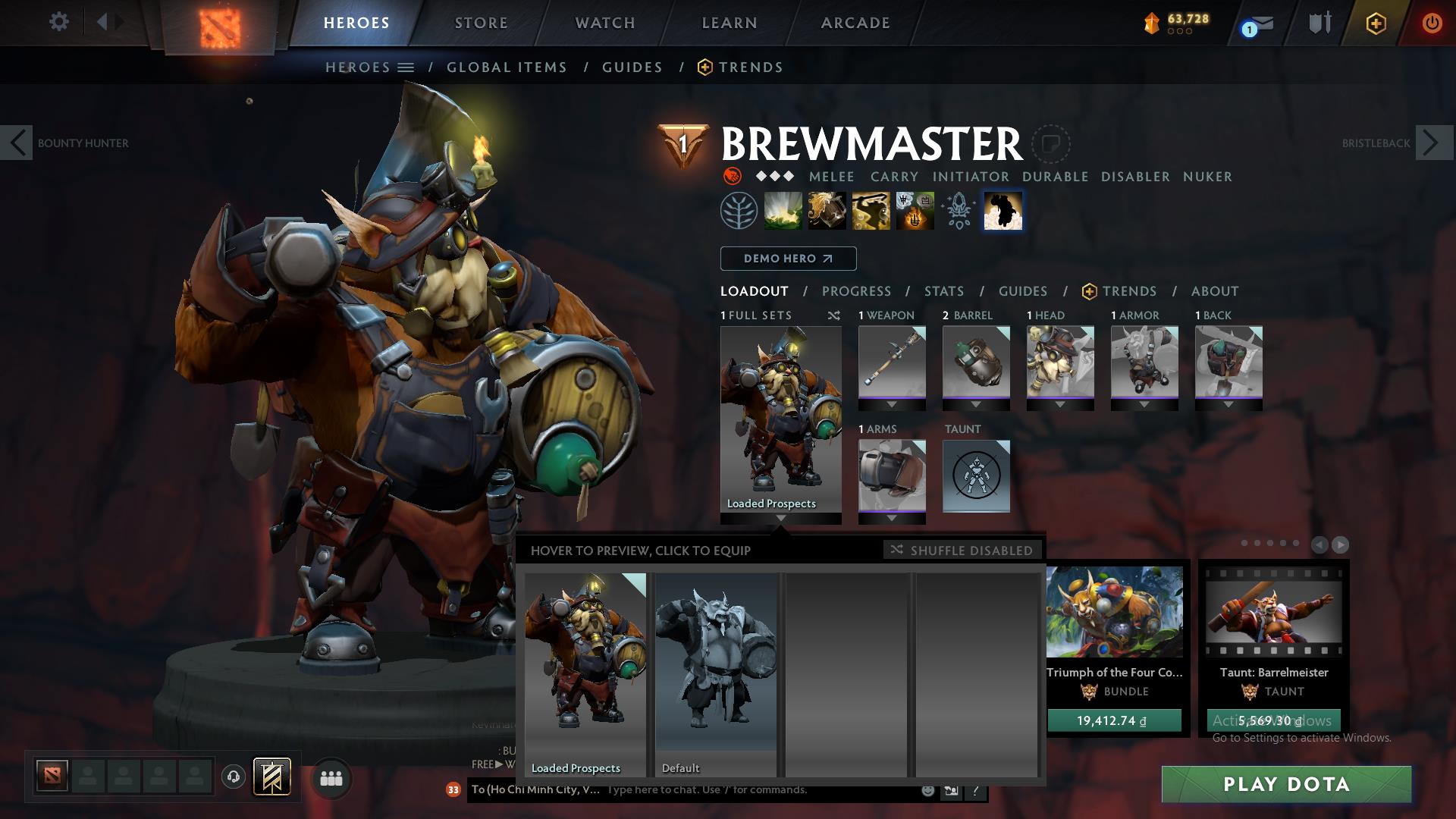Expand the 1 WEAPON slot dropdown arrow
The image size is (1456, 819).
[892, 404]
